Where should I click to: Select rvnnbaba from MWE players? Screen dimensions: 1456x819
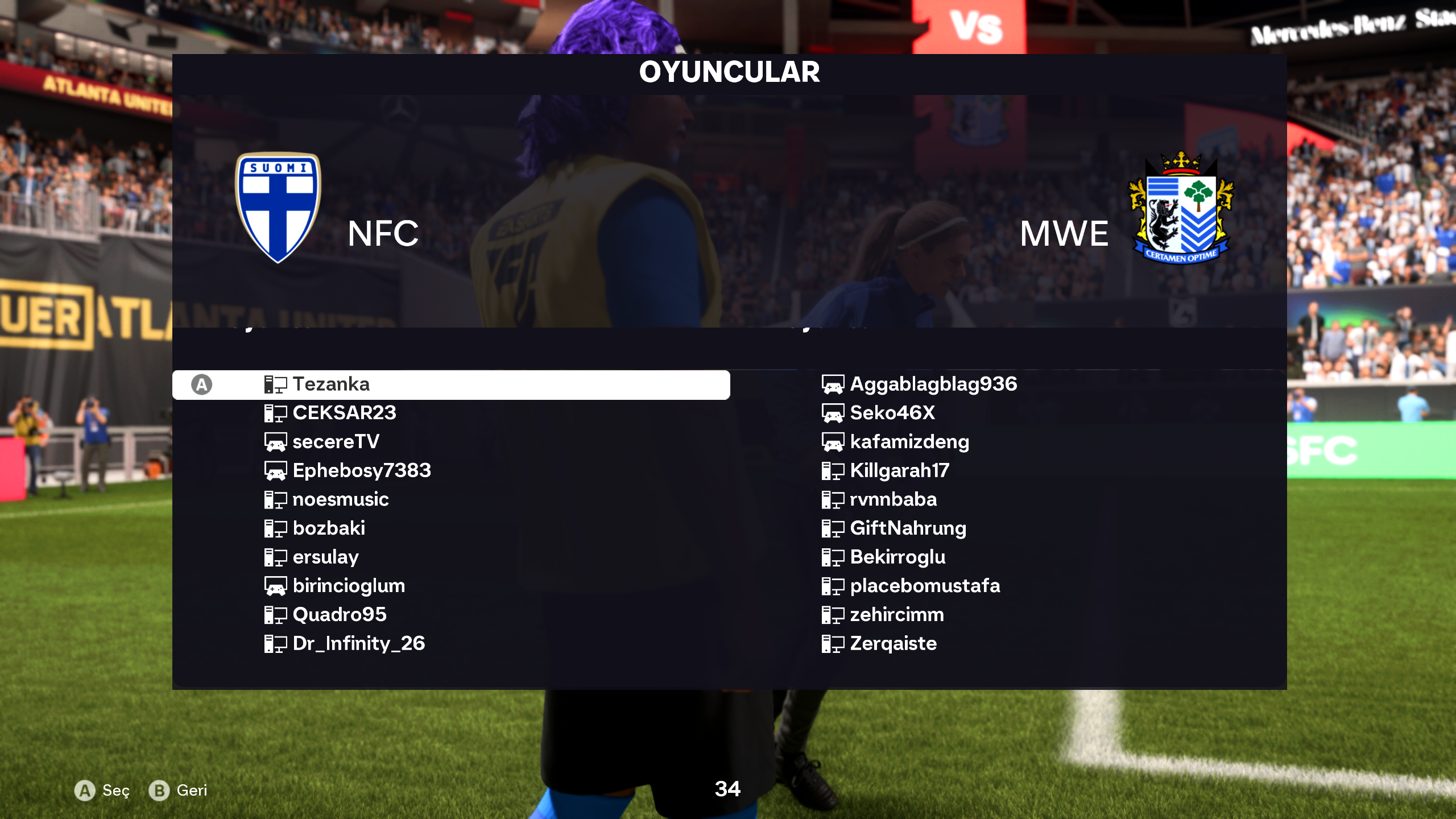pos(893,499)
